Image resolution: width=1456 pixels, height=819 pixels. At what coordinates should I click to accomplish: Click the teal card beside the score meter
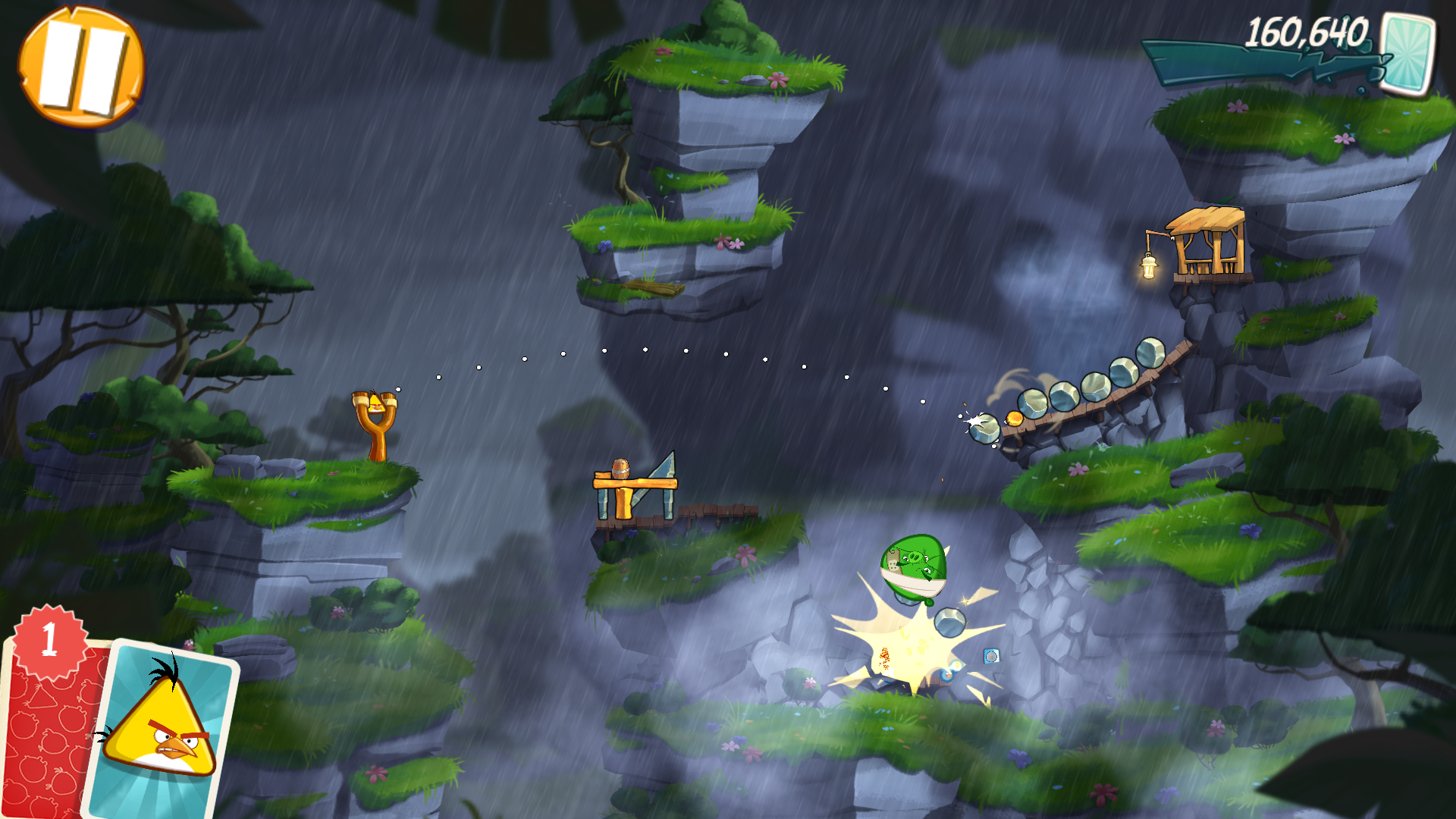(1407, 53)
